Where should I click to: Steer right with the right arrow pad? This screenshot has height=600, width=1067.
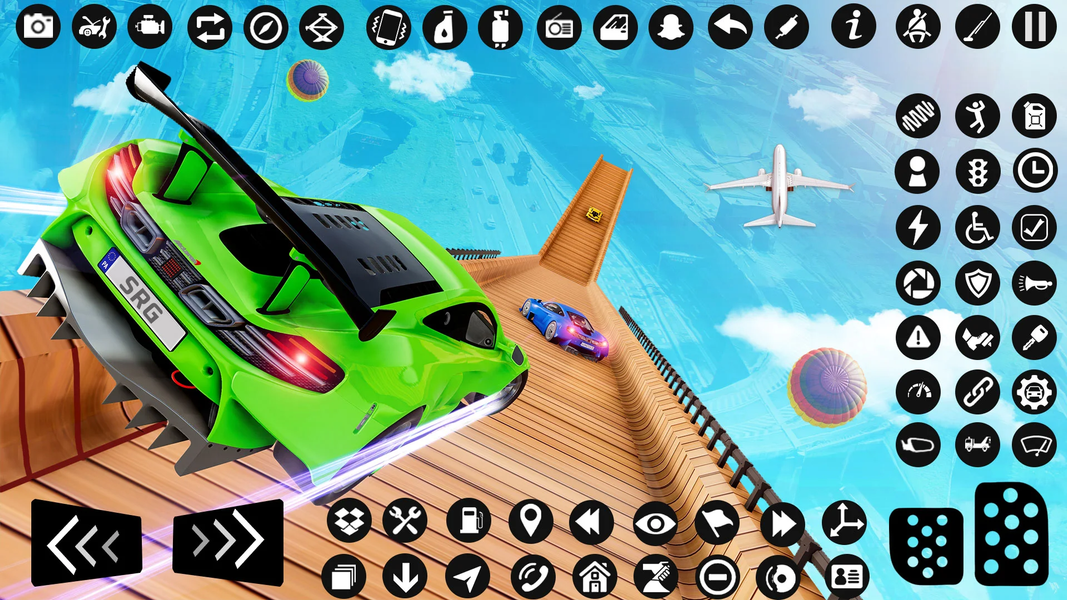pyautogui.click(x=228, y=542)
